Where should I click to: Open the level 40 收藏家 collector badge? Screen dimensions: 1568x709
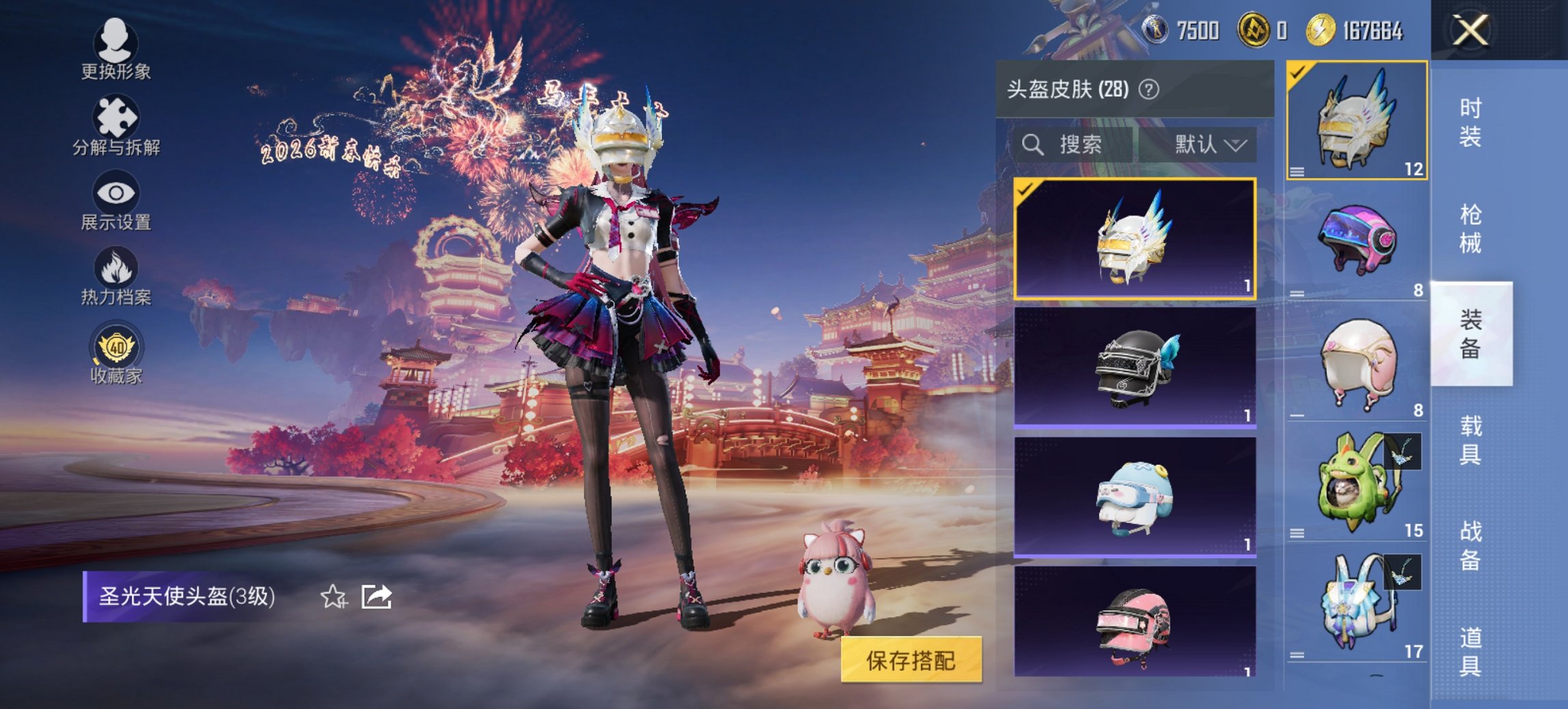pyautogui.click(x=116, y=350)
